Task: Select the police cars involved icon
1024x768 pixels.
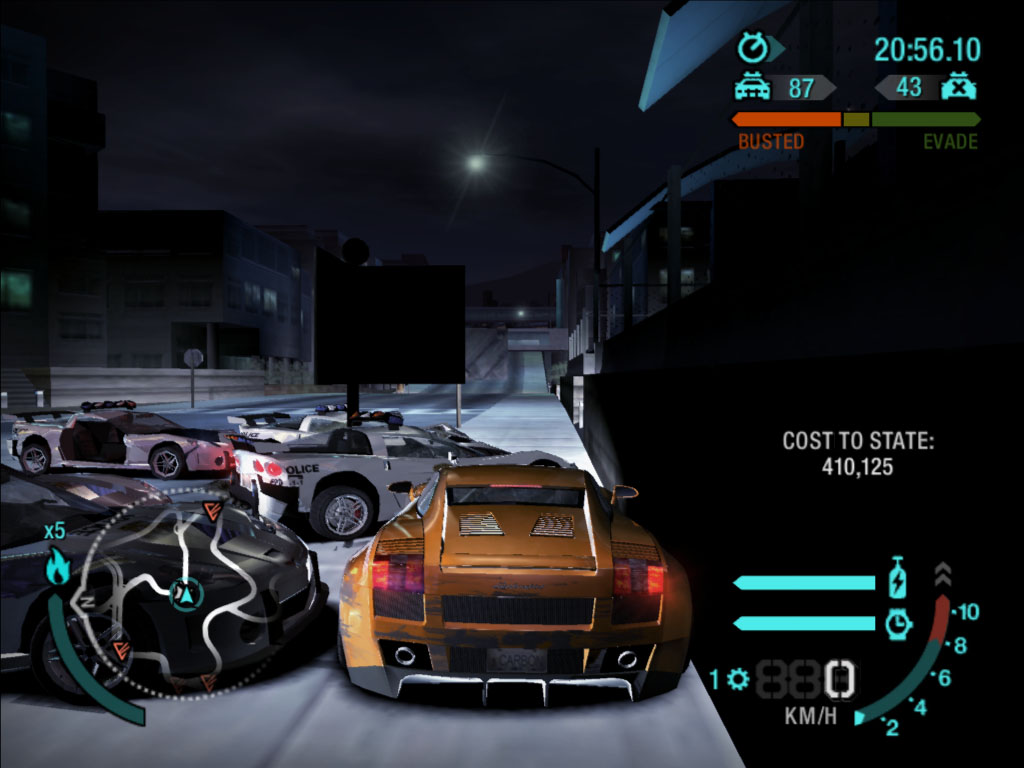Action: pyautogui.click(x=752, y=88)
